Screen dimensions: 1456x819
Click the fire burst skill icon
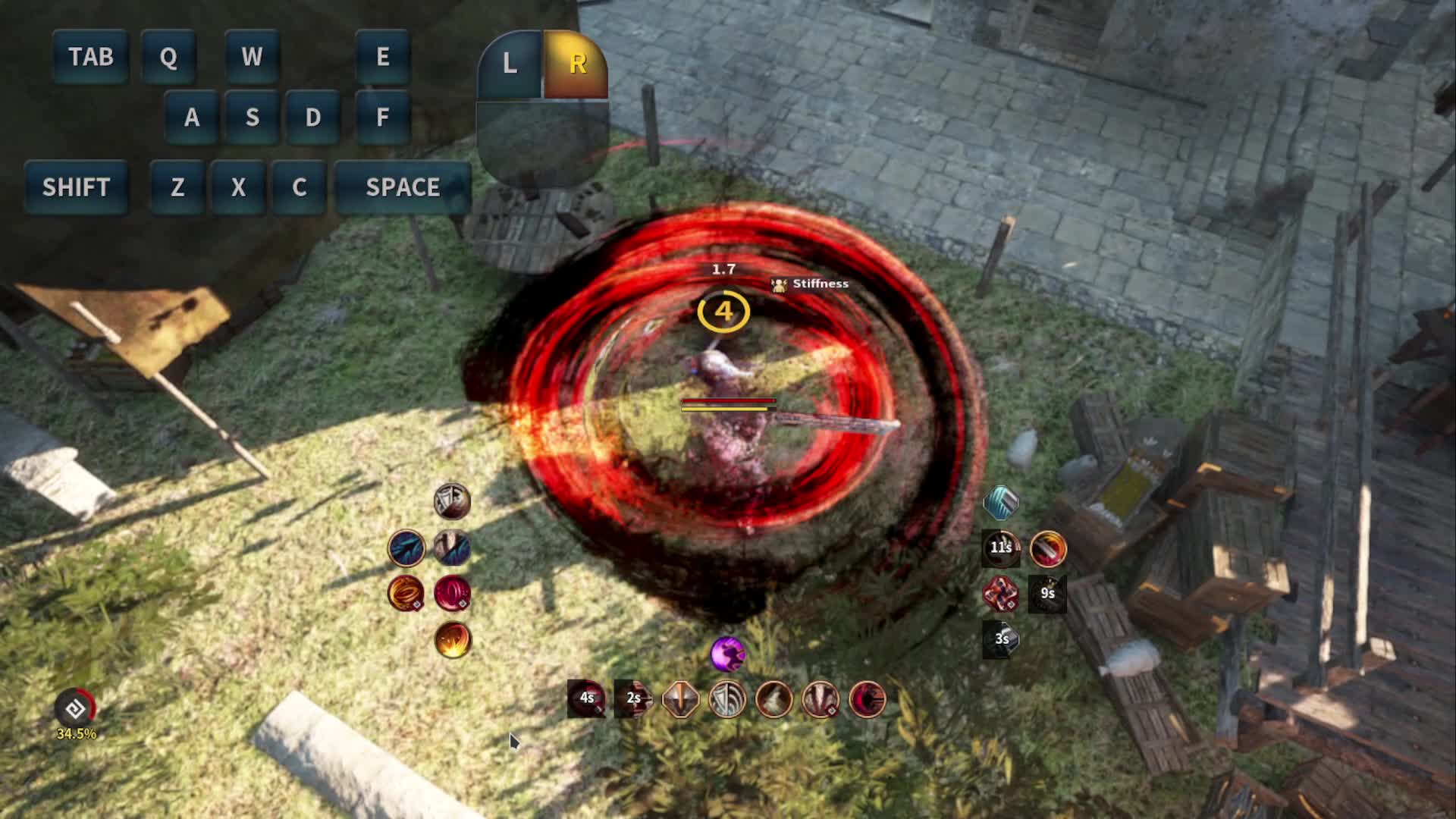(x=453, y=639)
